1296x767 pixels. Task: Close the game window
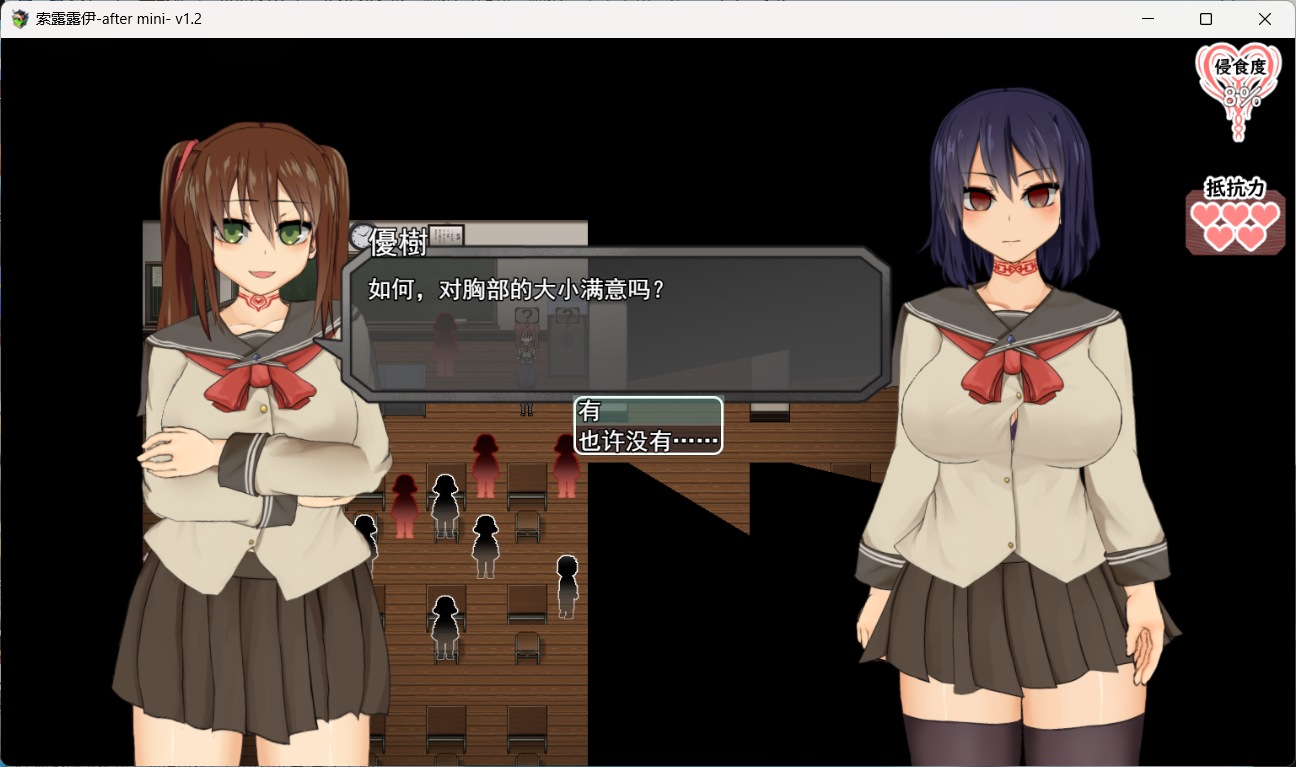pyautogui.click(x=1264, y=19)
